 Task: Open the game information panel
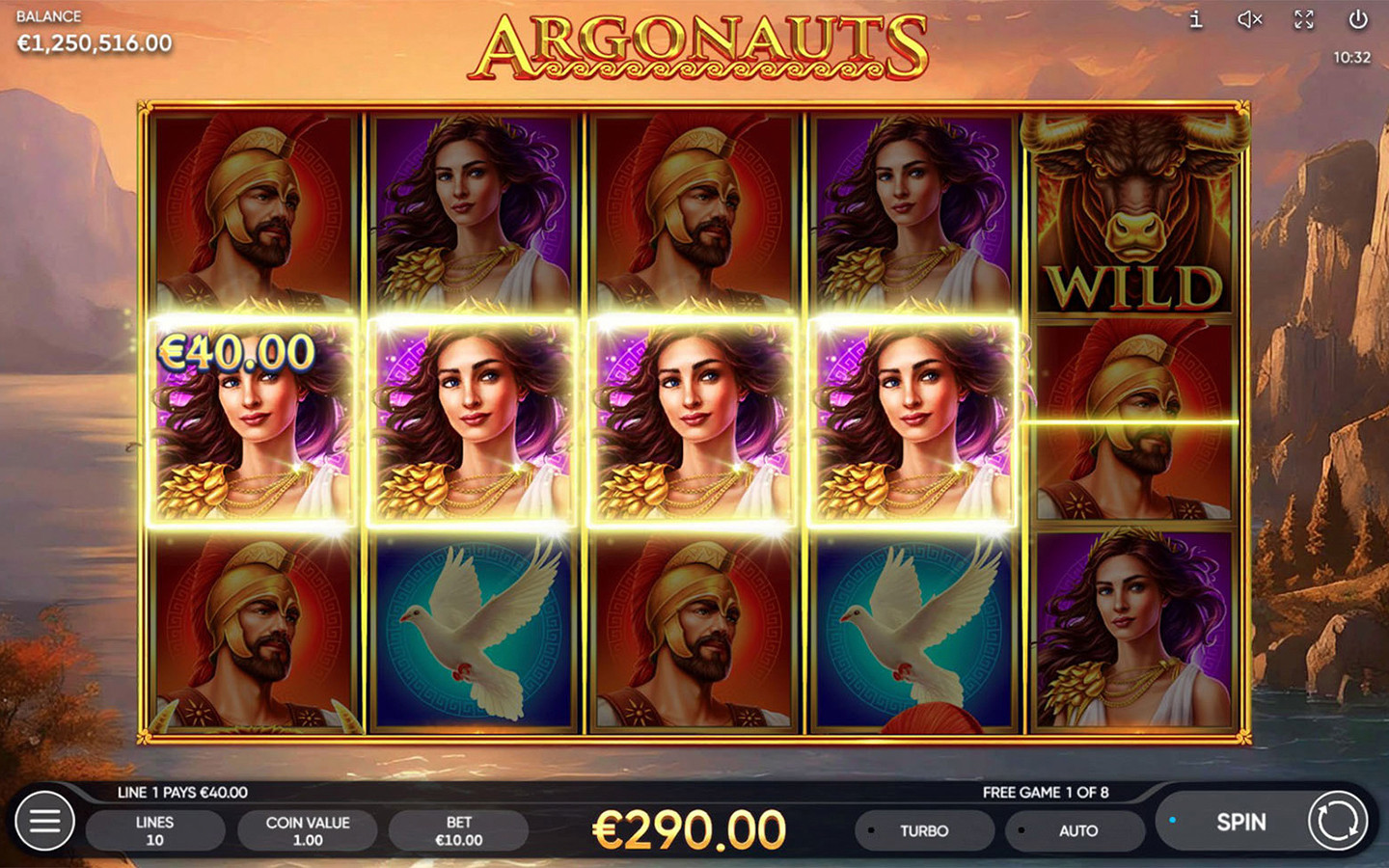[x=1196, y=19]
